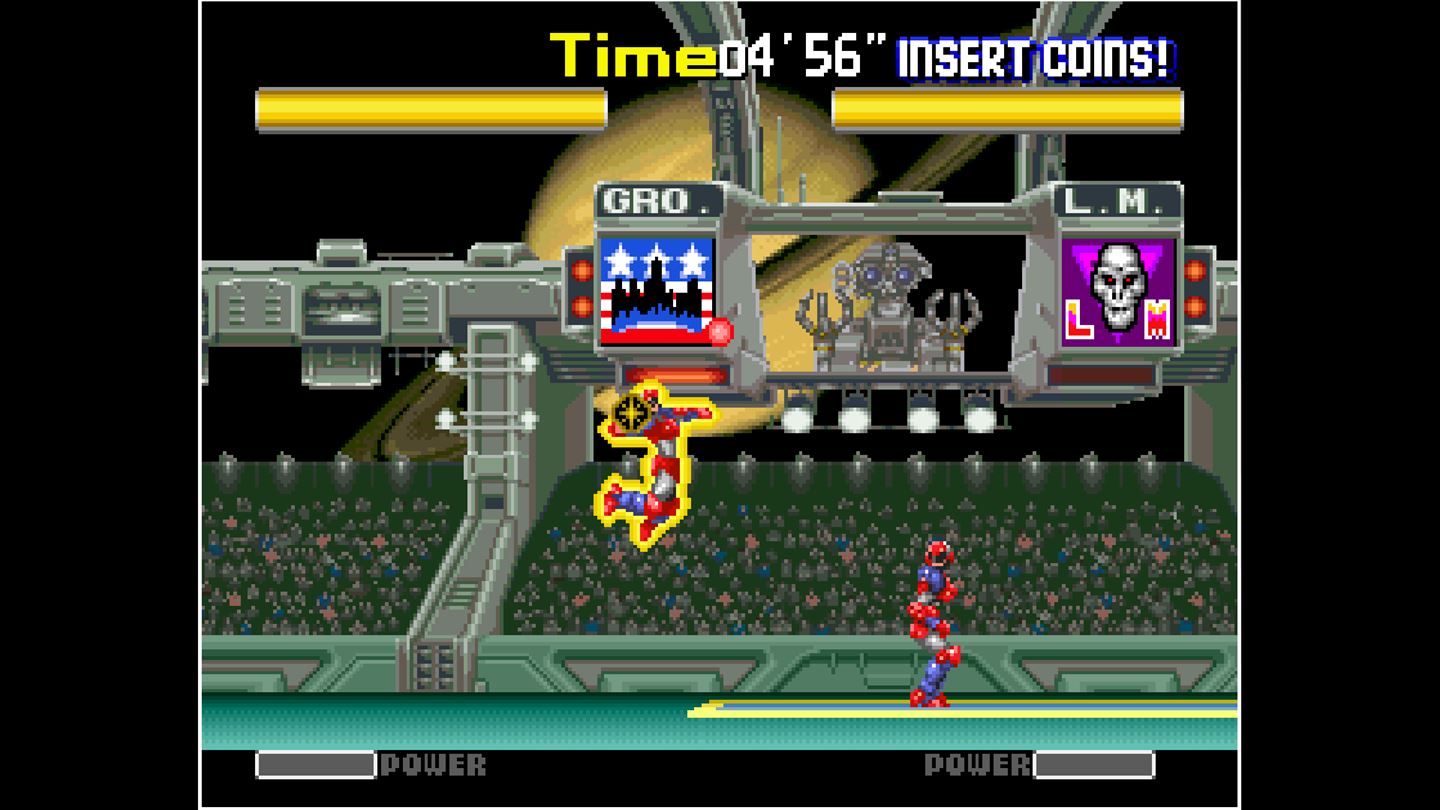The image size is (1440, 810).
Task: Expand the GRO. name panel
Action: (660, 201)
